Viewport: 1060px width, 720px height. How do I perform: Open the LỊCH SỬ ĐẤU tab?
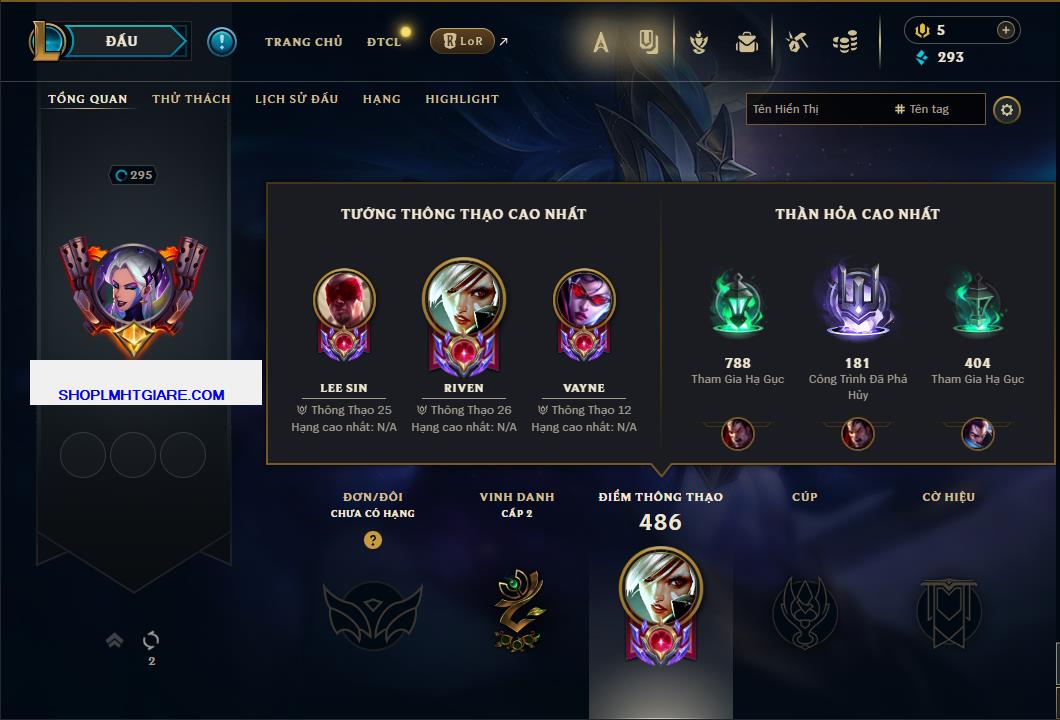click(296, 99)
